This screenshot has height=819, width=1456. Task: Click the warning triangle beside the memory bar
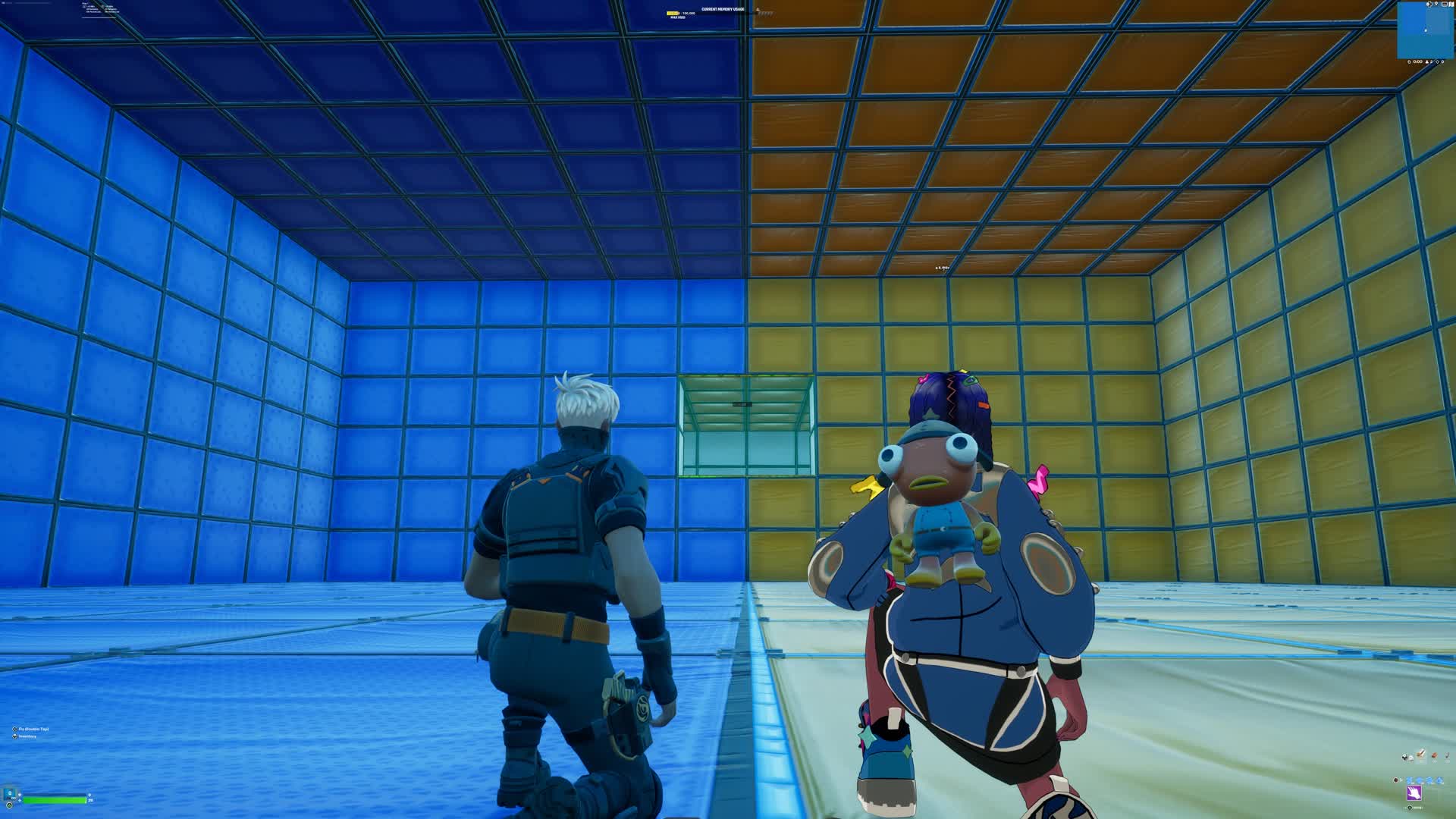pyautogui.click(x=757, y=9)
